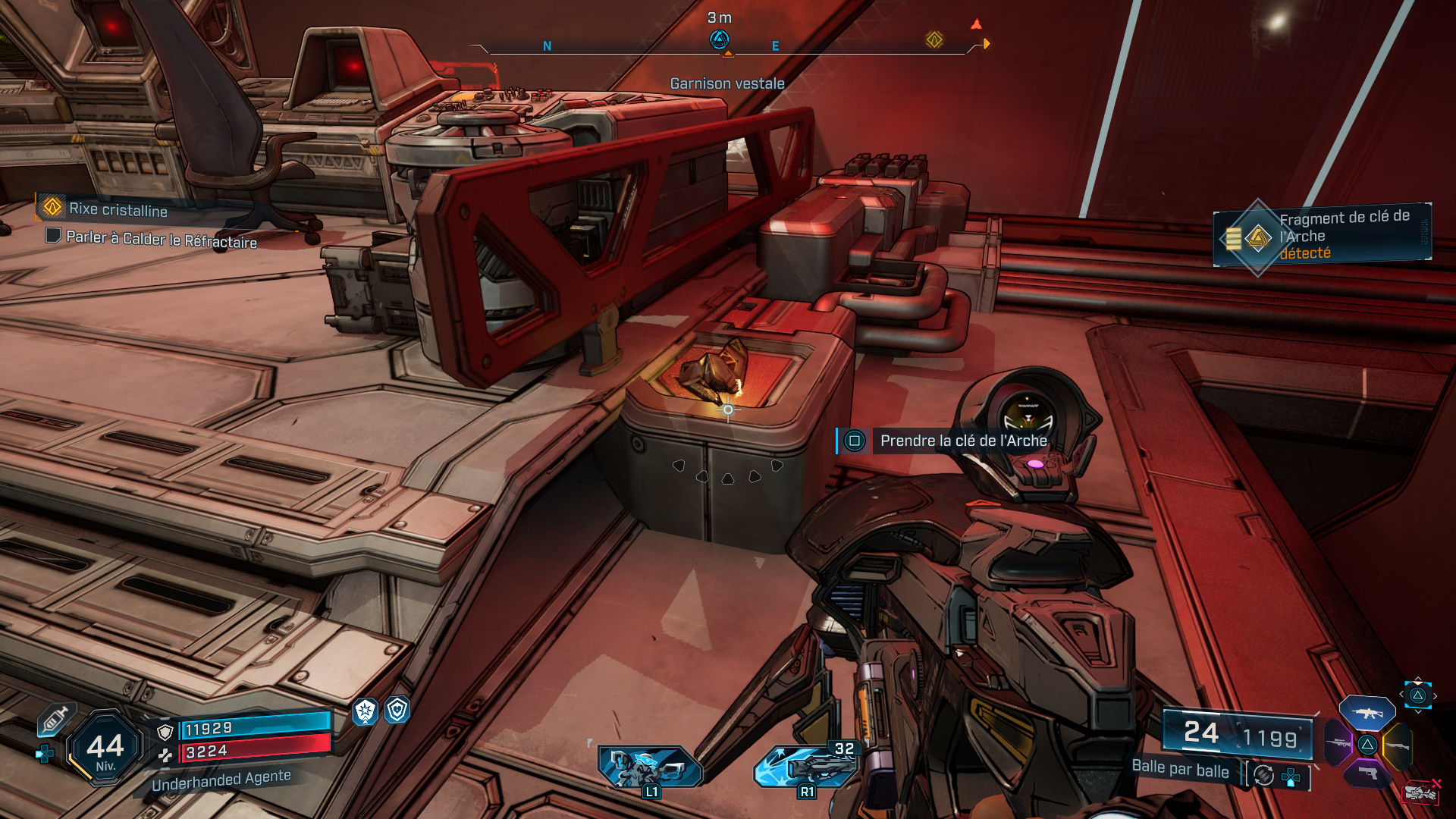
Task: Click the yellow quest marker on compass
Action: coord(934,39)
